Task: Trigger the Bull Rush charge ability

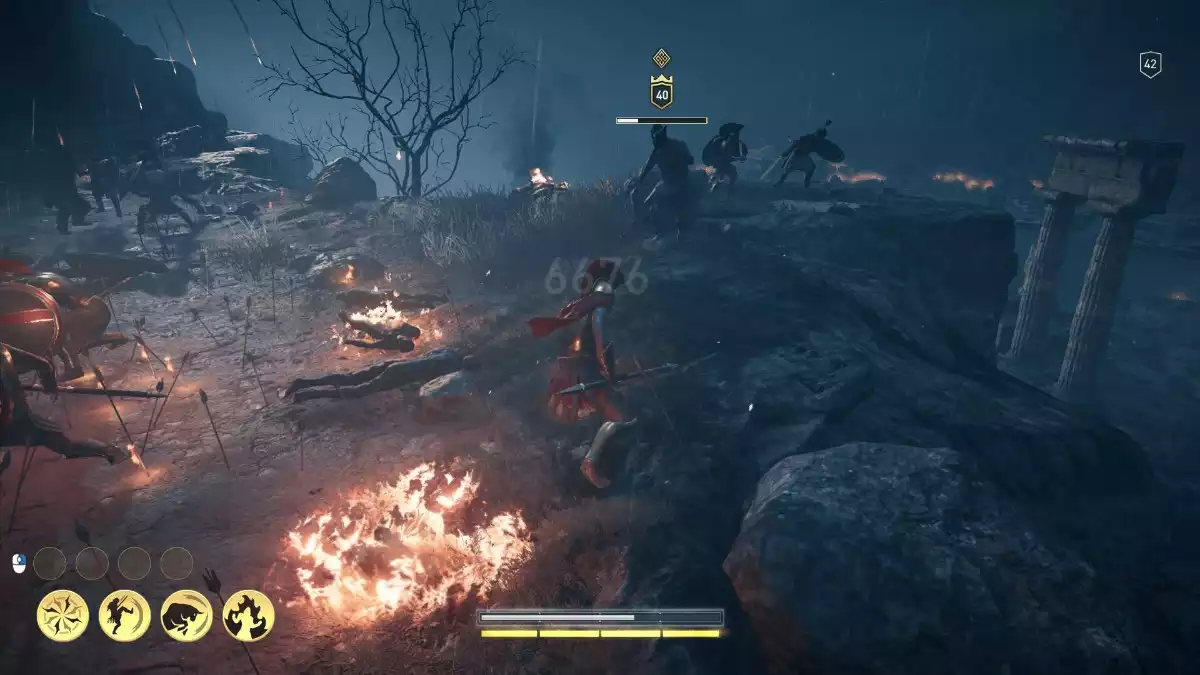Action: coord(186,615)
